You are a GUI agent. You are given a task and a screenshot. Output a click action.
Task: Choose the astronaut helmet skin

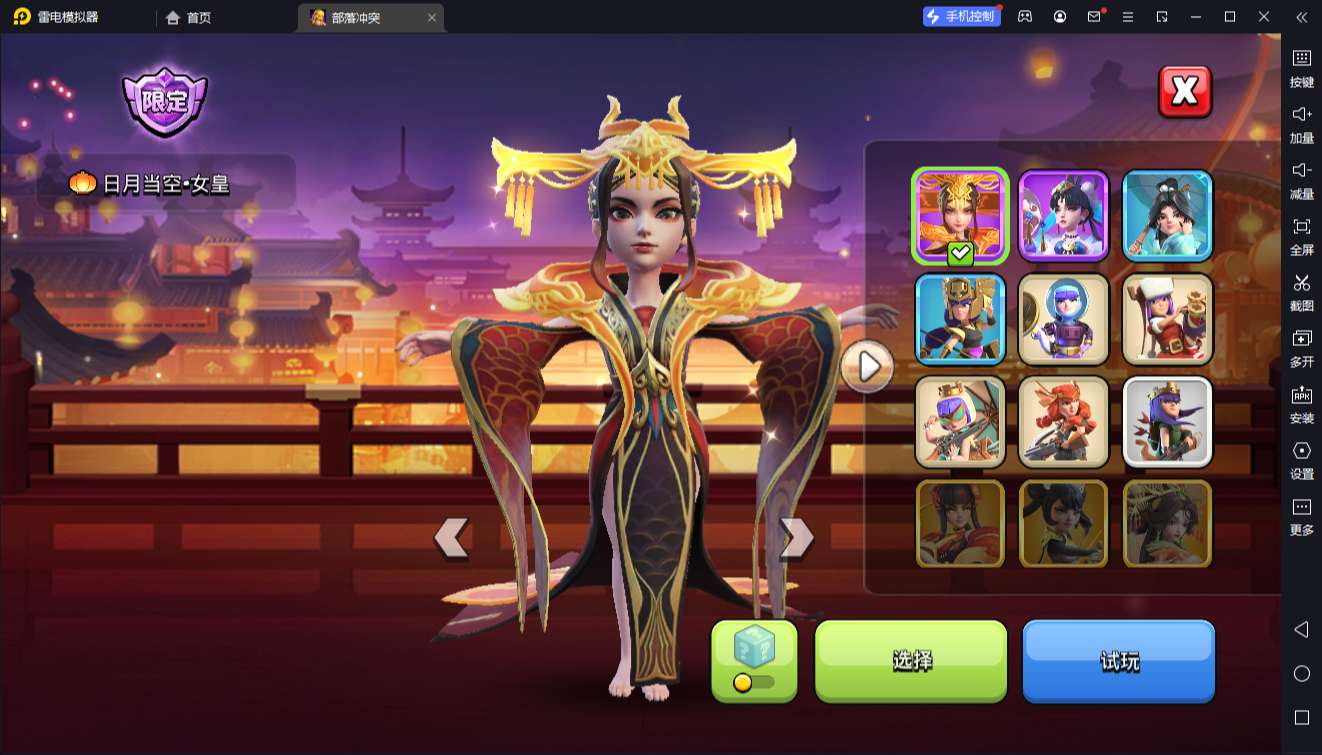click(x=1063, y=319)
